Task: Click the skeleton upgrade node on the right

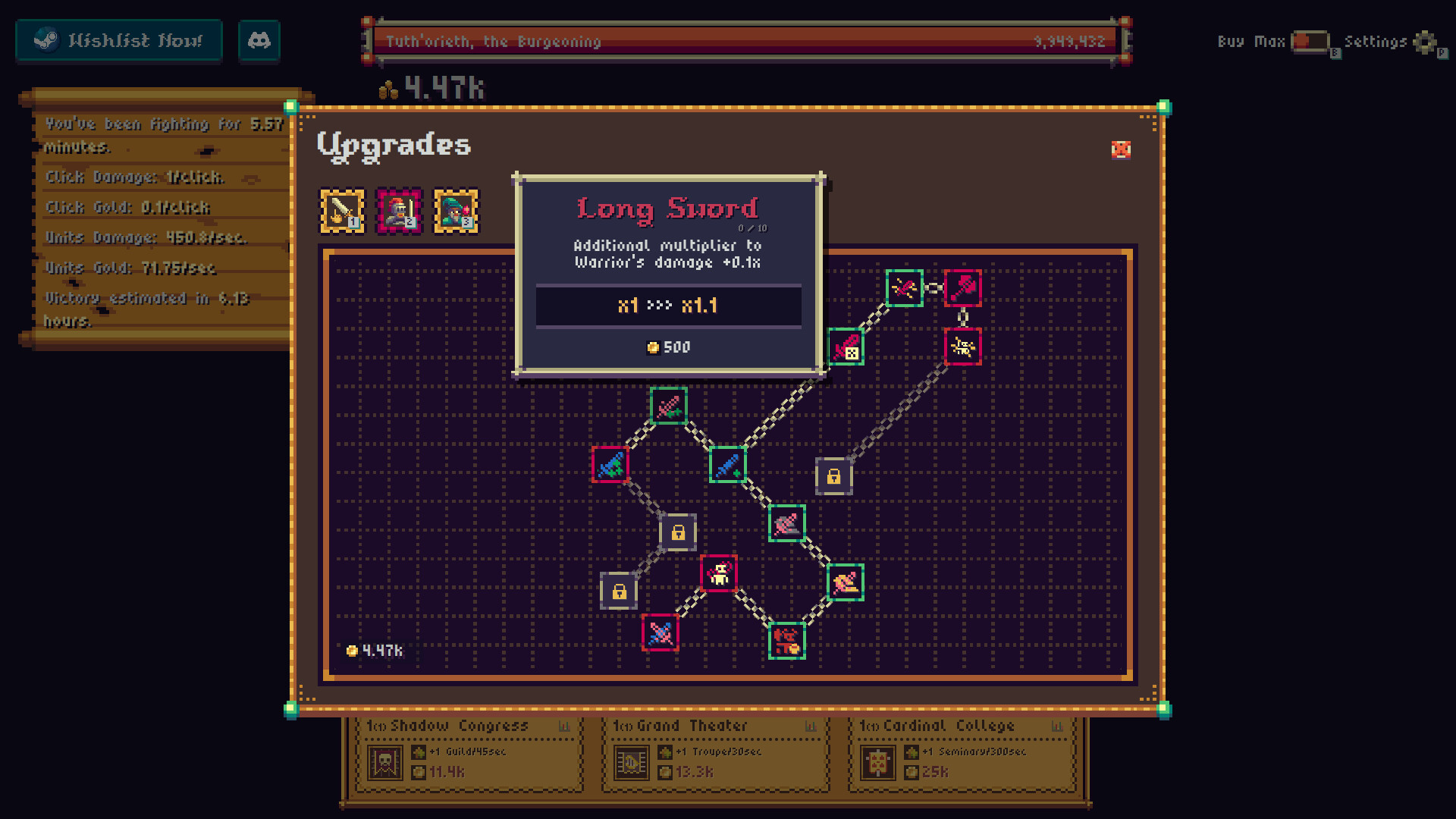Action: 963,347
